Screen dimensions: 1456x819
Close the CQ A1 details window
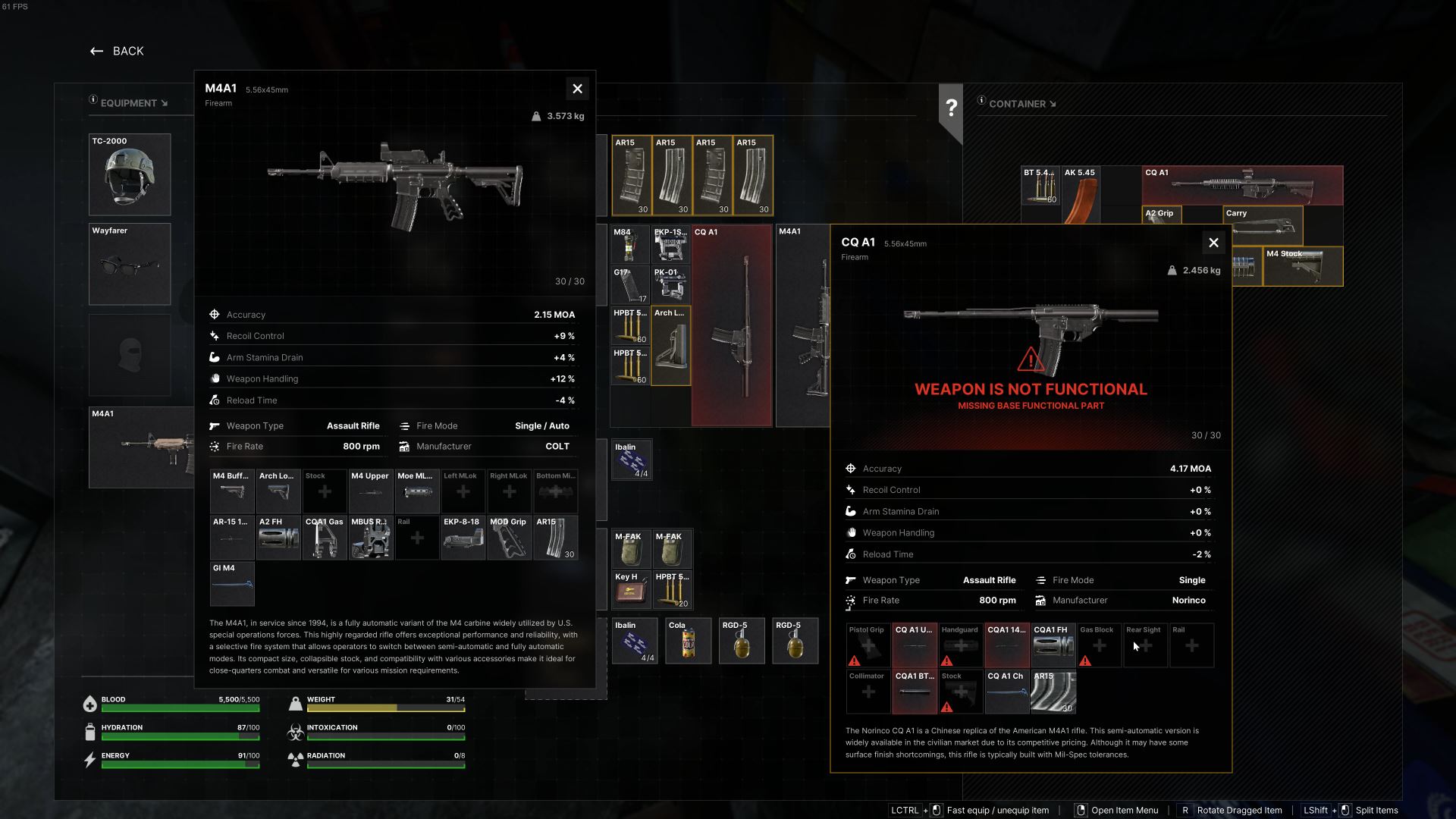point(1213,243)
